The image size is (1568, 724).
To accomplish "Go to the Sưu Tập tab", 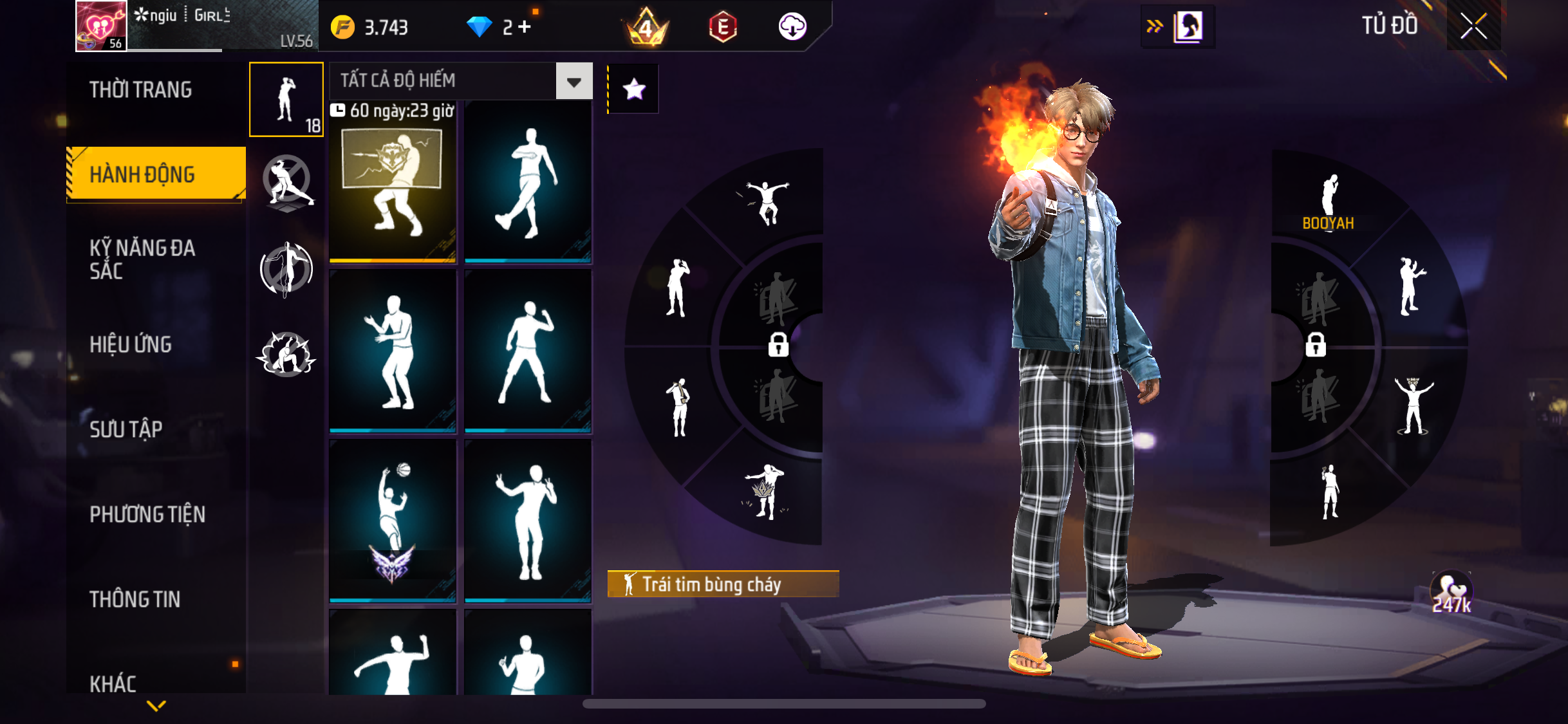I will click(126, 429).
